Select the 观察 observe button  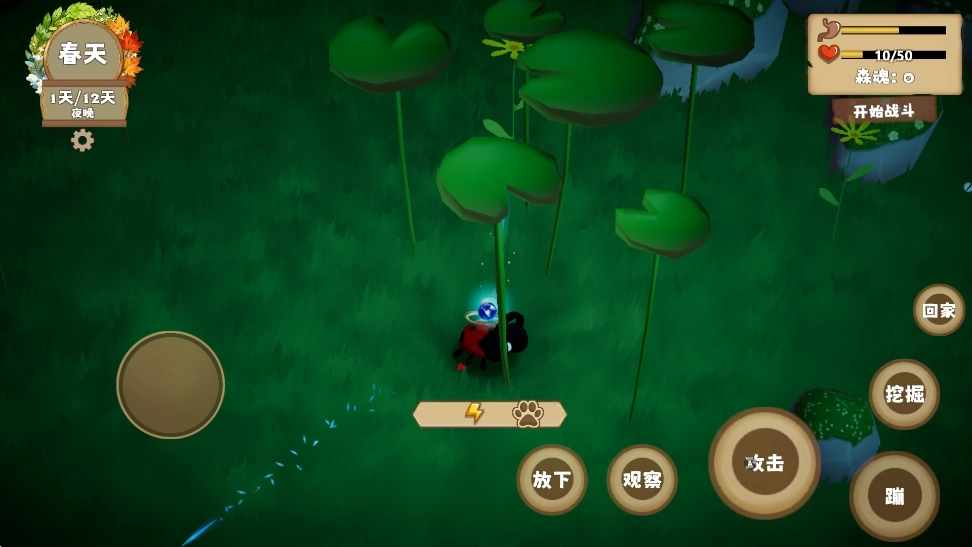[x=642, y=479]
